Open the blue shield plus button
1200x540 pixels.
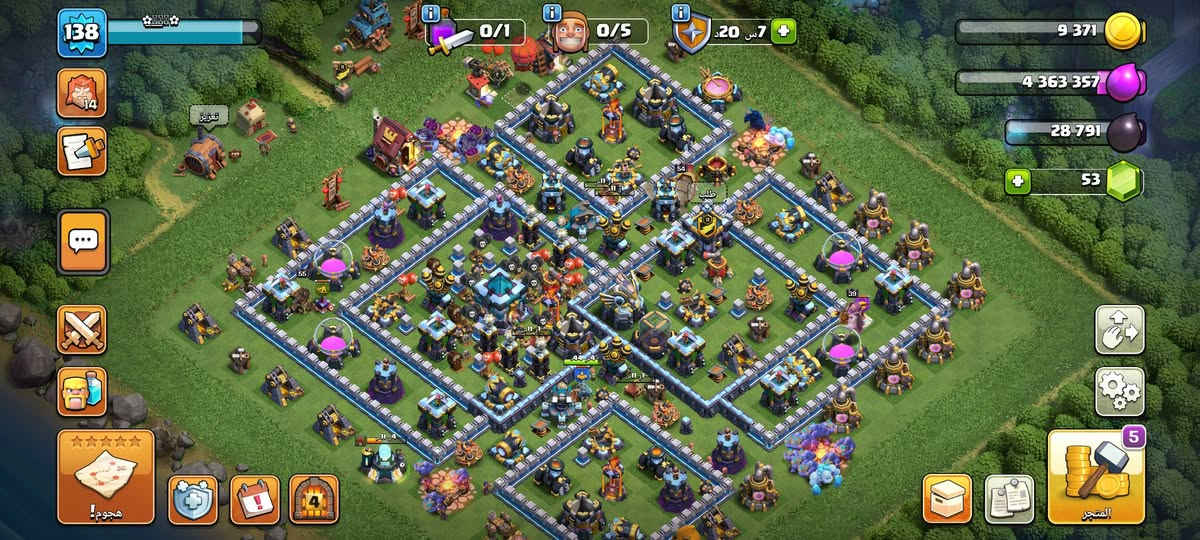192,498
